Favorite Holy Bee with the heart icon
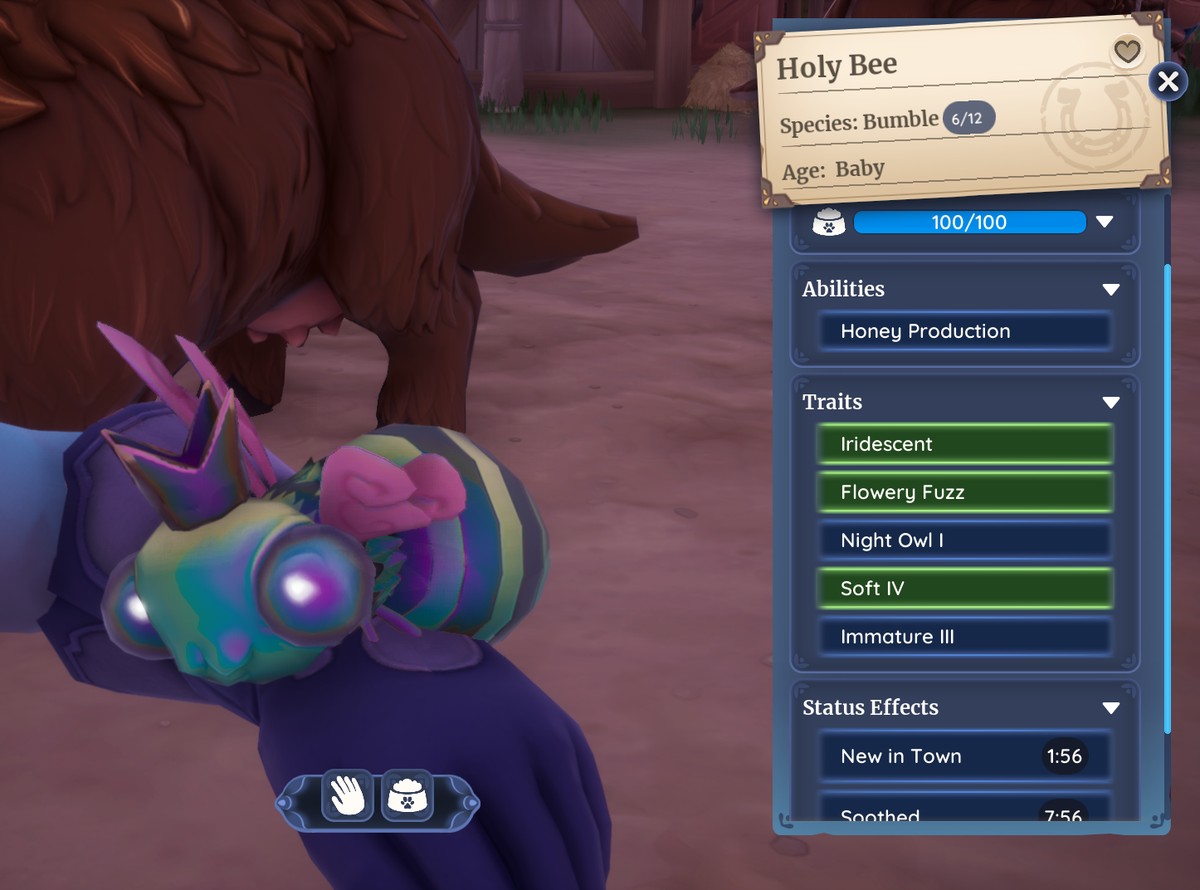The width and height of the screenshot is (1200, 890). pos(1127,51)
